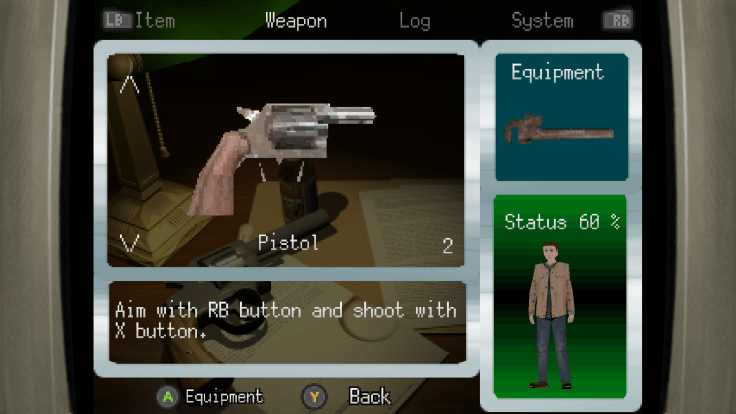Image resolution: width=736 pixels, height=414 pixels.
Task: Click the up arrow in weapon list
Action: [129, 85]
